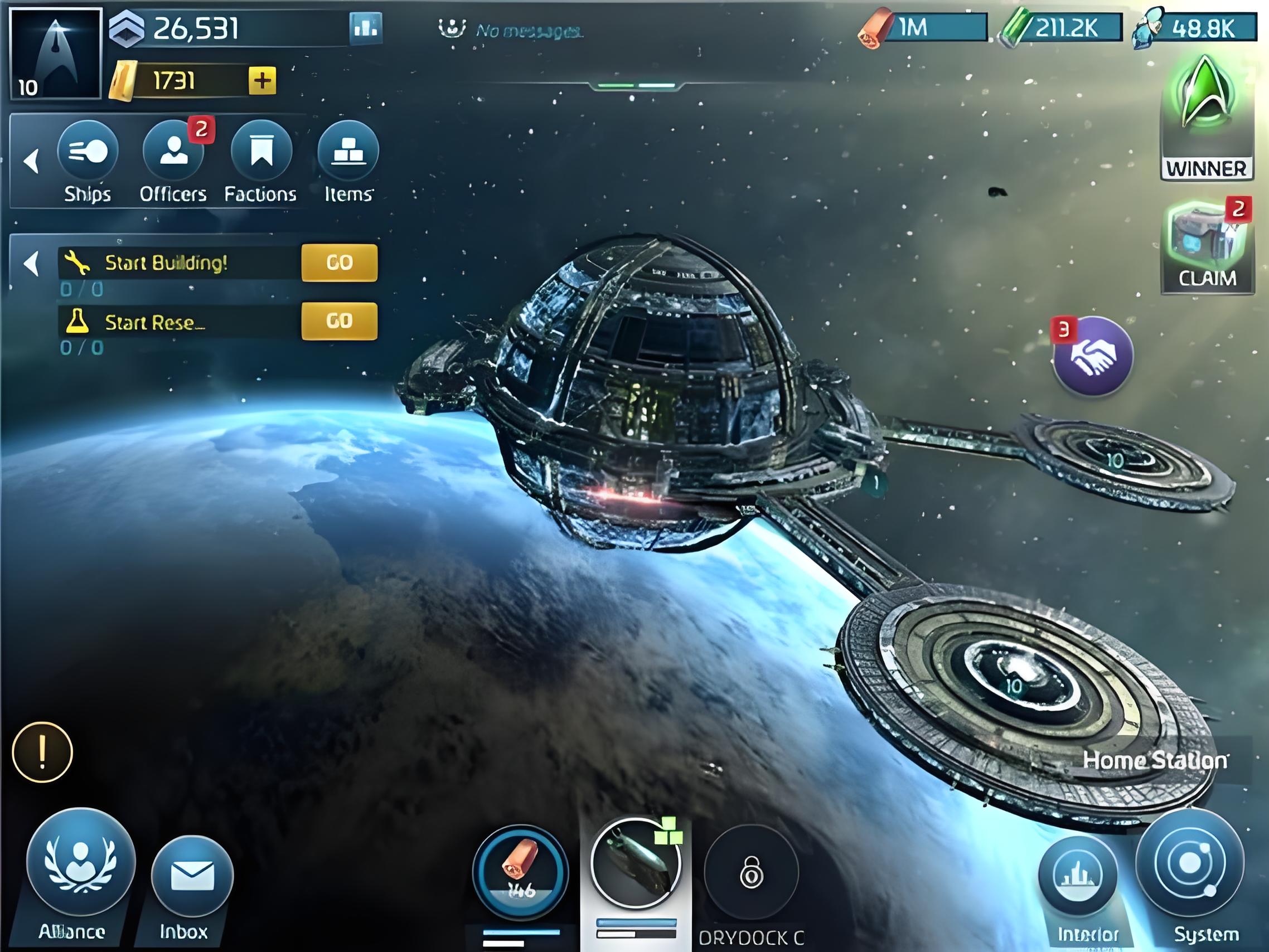Select the docked ship in second drydock
Viewport: 1269px width, 952px height.
coord(635,864)
